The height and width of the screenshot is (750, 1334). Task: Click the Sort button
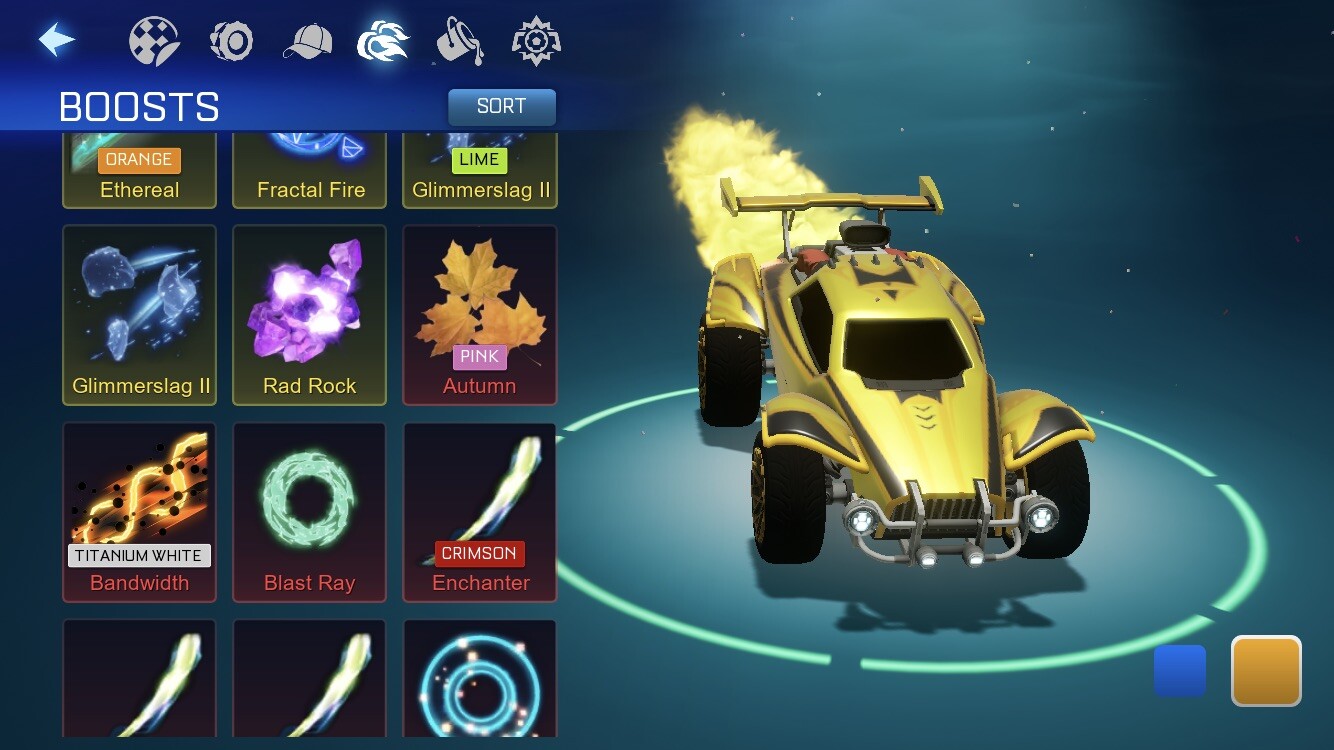coord(501,107)
